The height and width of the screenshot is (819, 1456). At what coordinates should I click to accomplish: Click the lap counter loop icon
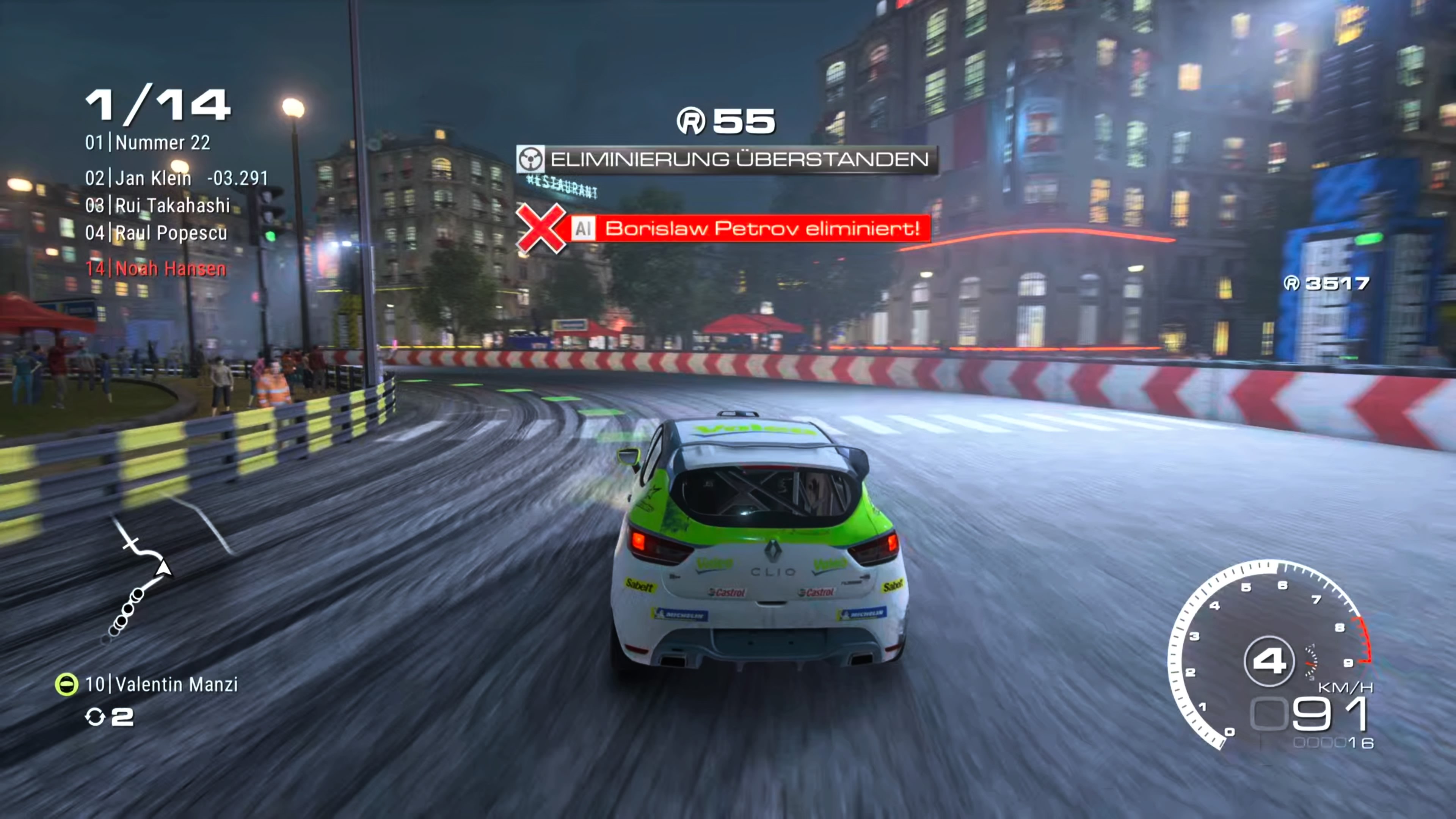point(97,717)
